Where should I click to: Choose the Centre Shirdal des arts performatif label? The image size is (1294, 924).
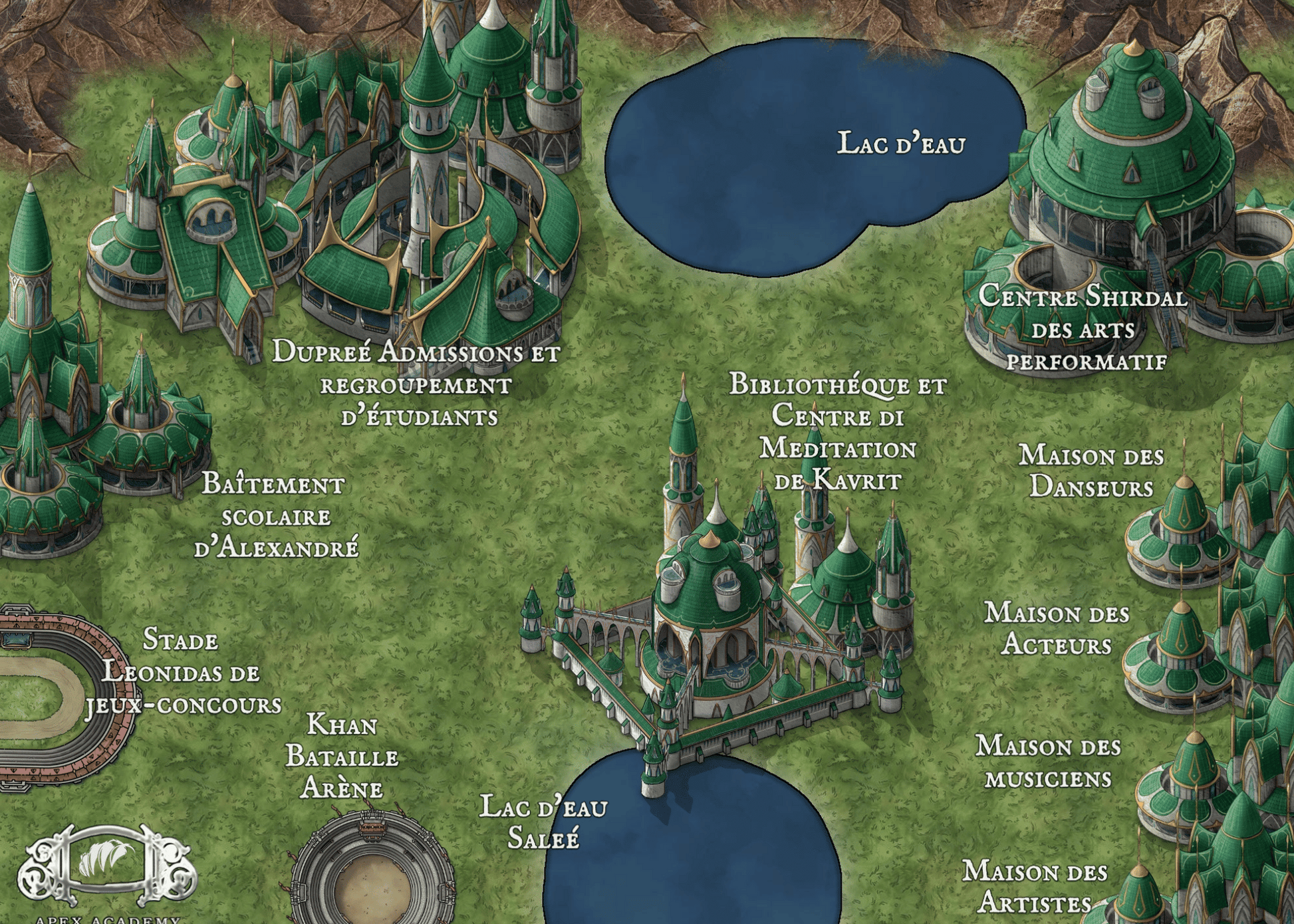1084,328
